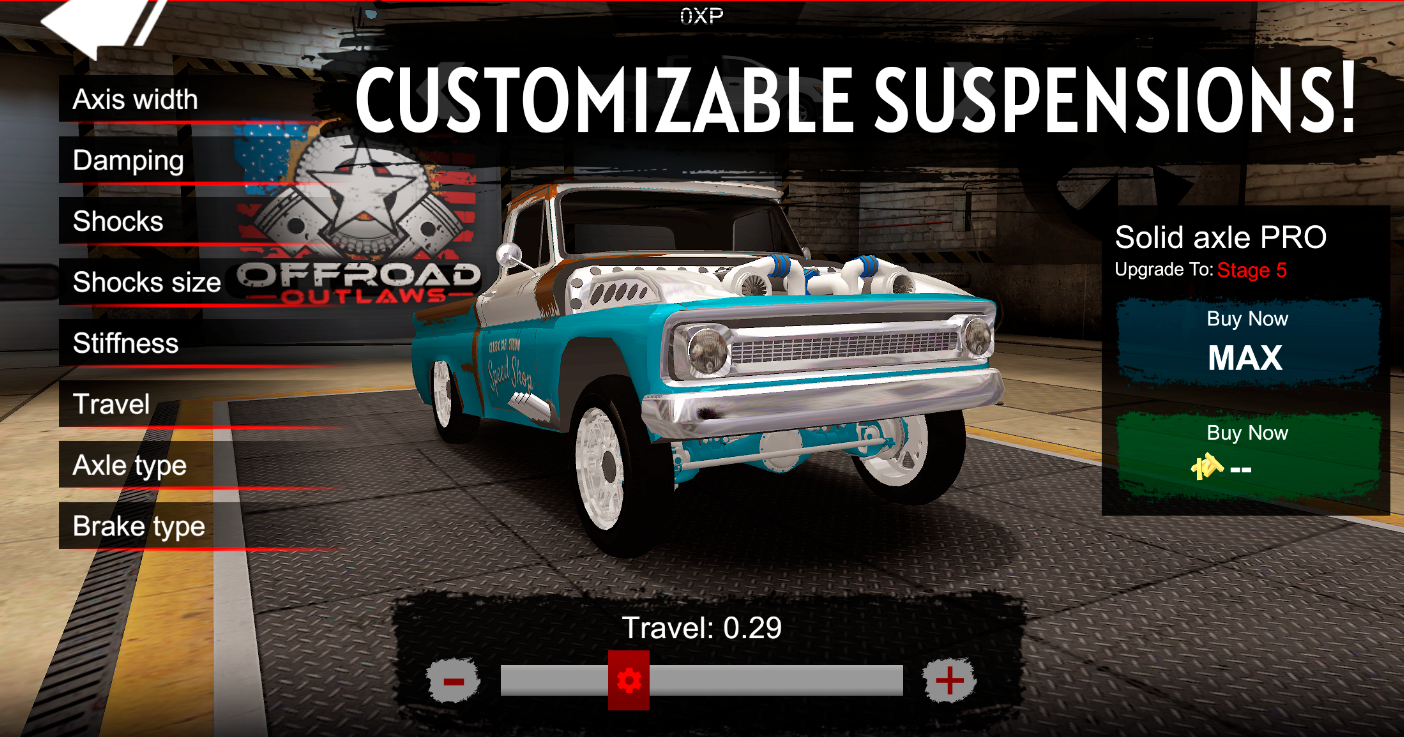Viewport: 1404px width, 737px height.
Task: Open the Shocks size setting
Action: click(146, 283)
